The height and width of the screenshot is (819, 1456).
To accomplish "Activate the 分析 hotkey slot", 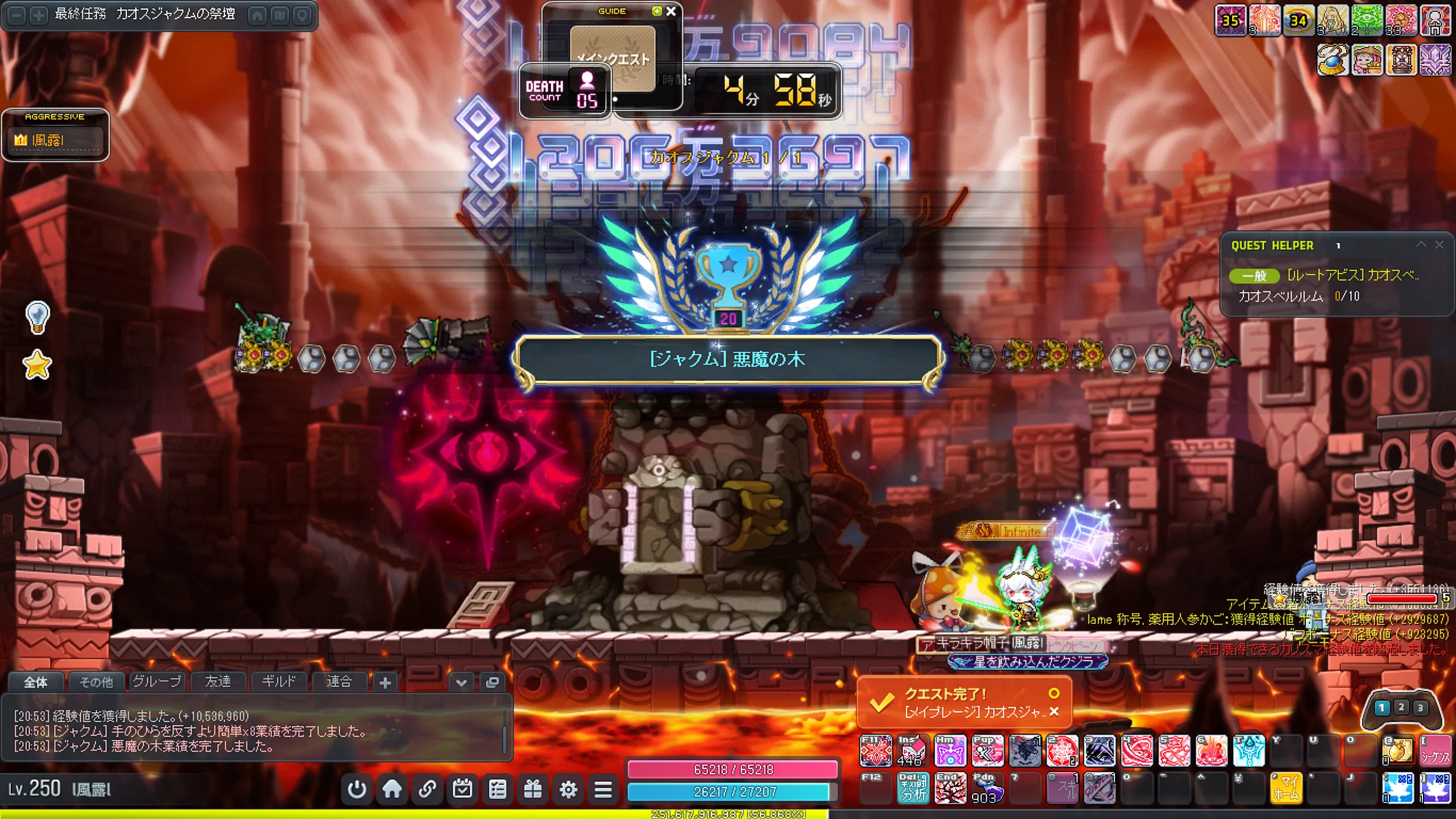I will [913, 788].
